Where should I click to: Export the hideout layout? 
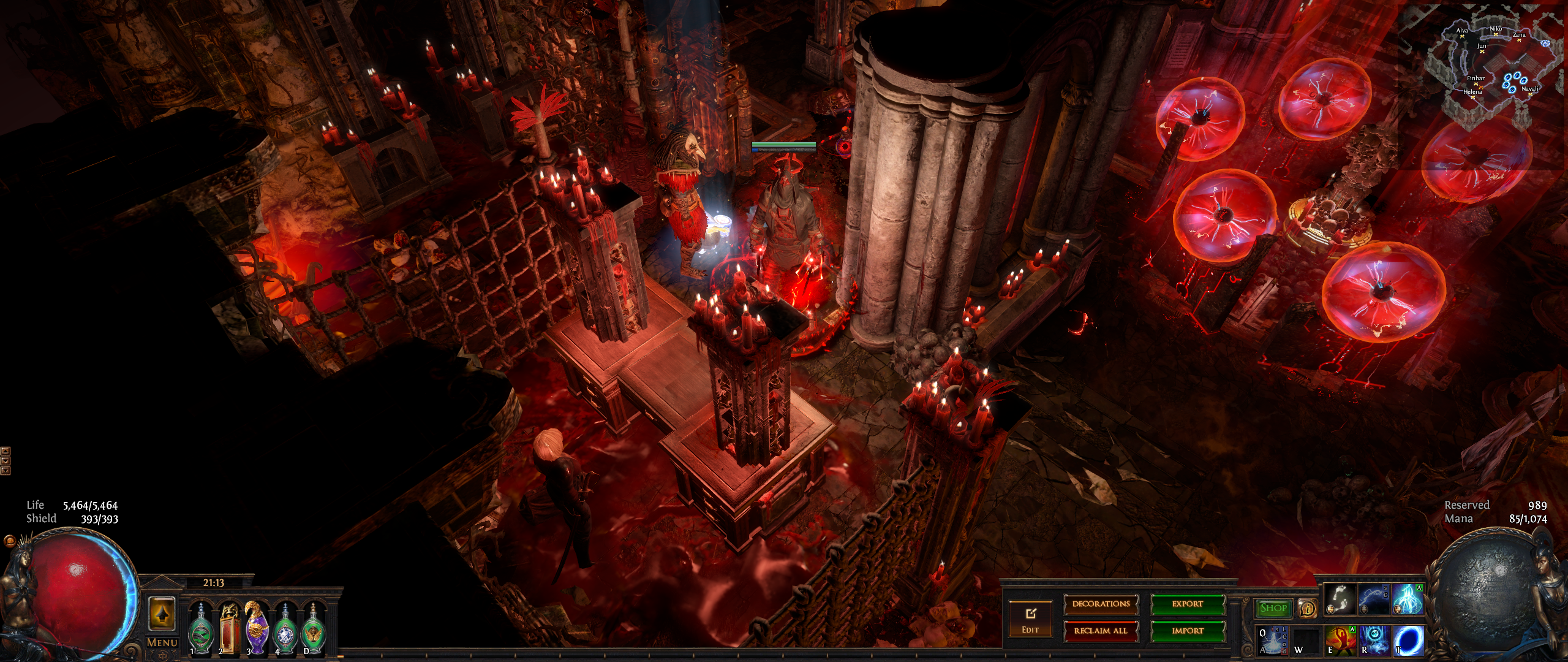click(x=1187, y=604)
